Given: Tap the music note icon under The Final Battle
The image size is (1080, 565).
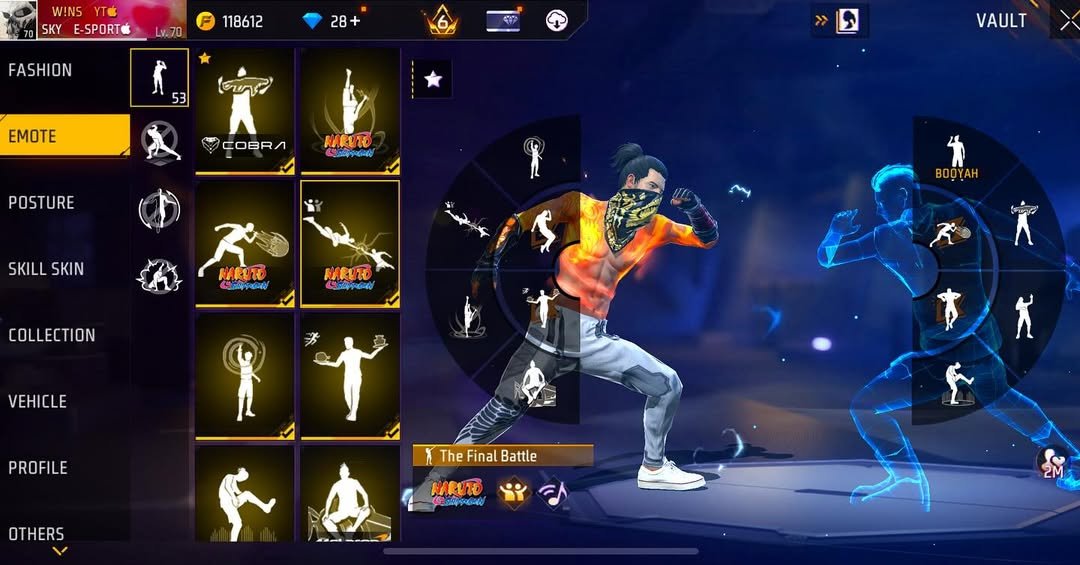Looking at the screenshot, I should point(551,491).
